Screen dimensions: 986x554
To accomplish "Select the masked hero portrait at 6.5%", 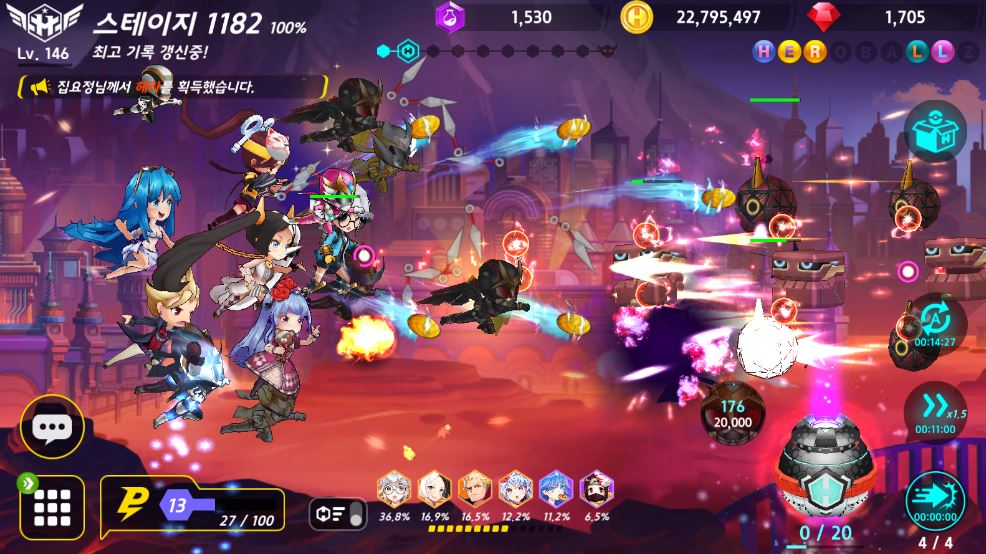I will point(596,490).
